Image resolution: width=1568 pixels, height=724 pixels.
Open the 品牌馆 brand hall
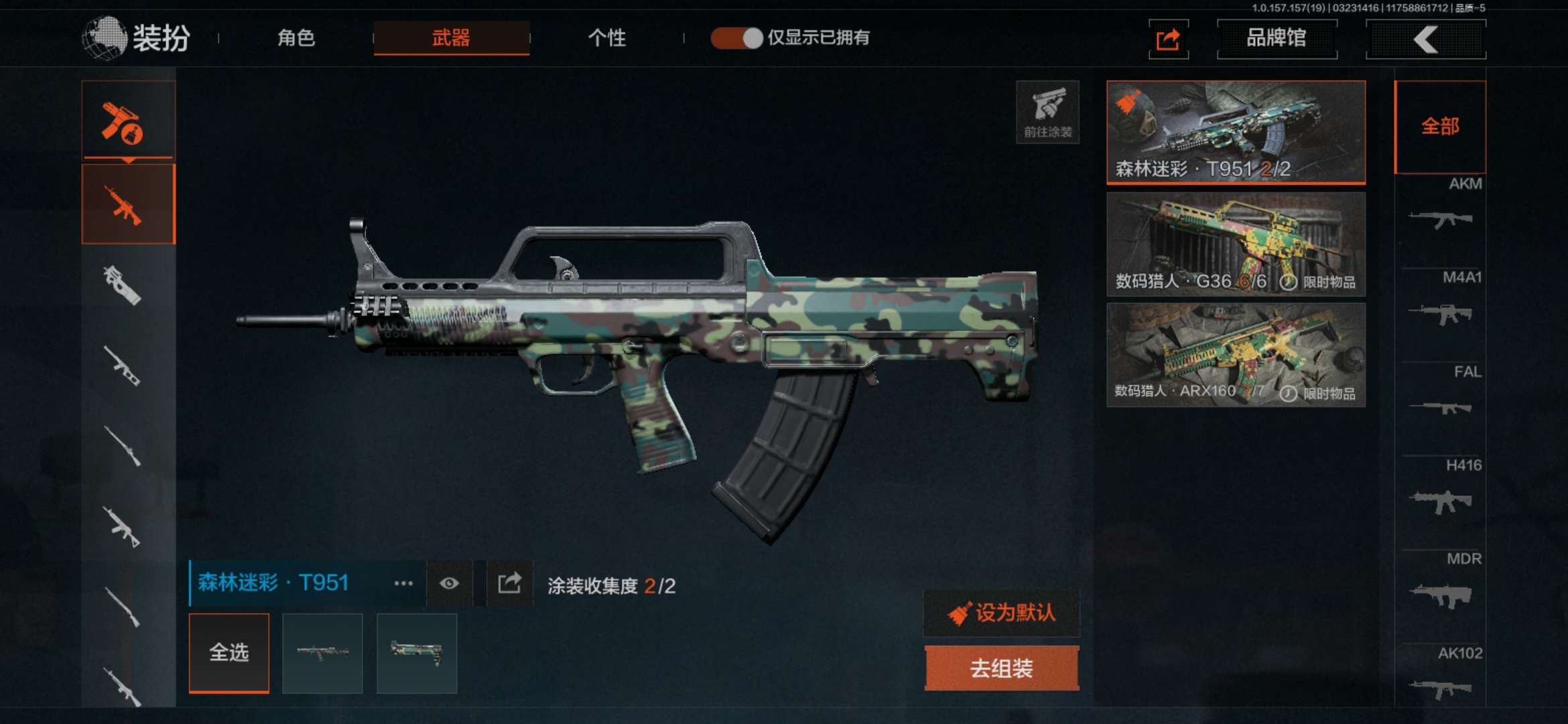[1277, 38]
